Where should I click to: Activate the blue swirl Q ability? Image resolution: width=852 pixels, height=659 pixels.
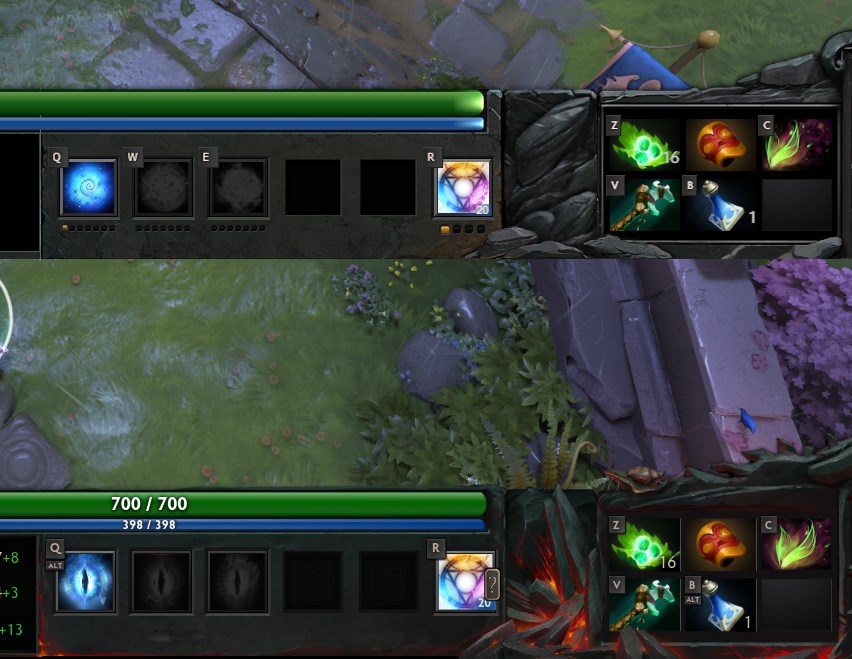click(x=89, y=188)
